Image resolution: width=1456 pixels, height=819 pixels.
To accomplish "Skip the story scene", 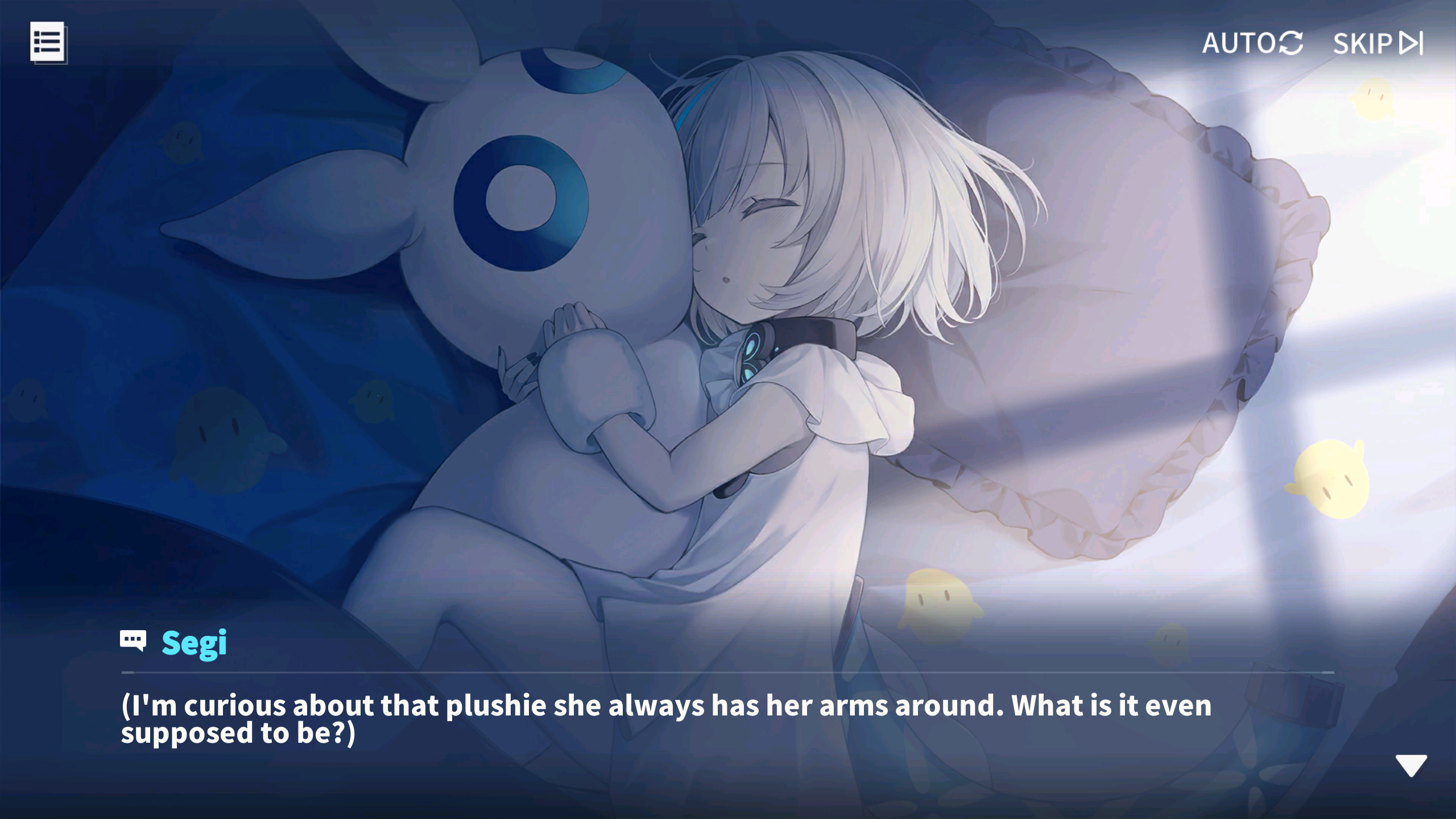I will [1378, 43].
